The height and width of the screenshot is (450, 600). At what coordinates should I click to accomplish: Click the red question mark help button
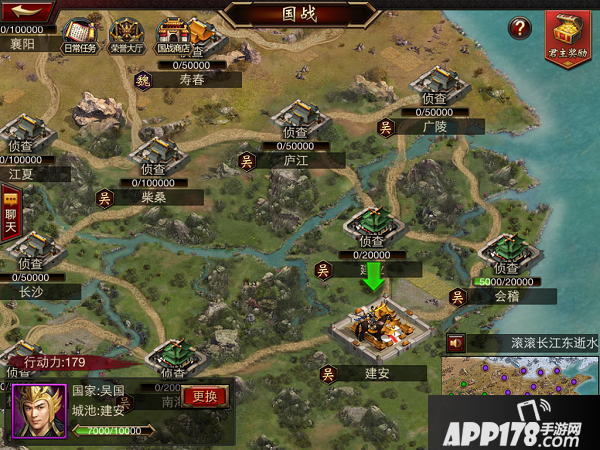click(519, 29)
